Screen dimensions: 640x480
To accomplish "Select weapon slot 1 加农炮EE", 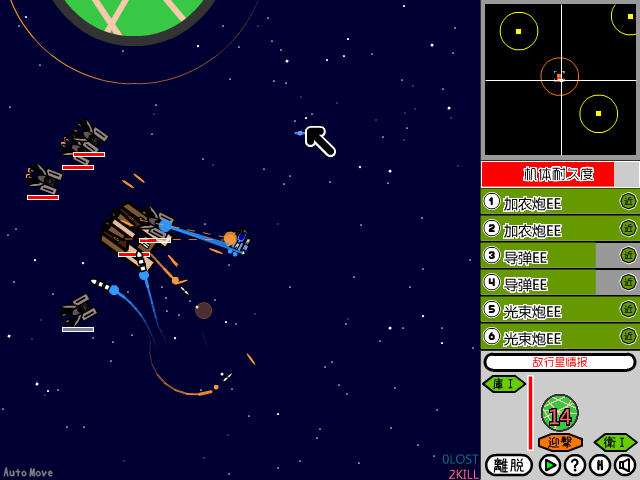I will point(545,202).
